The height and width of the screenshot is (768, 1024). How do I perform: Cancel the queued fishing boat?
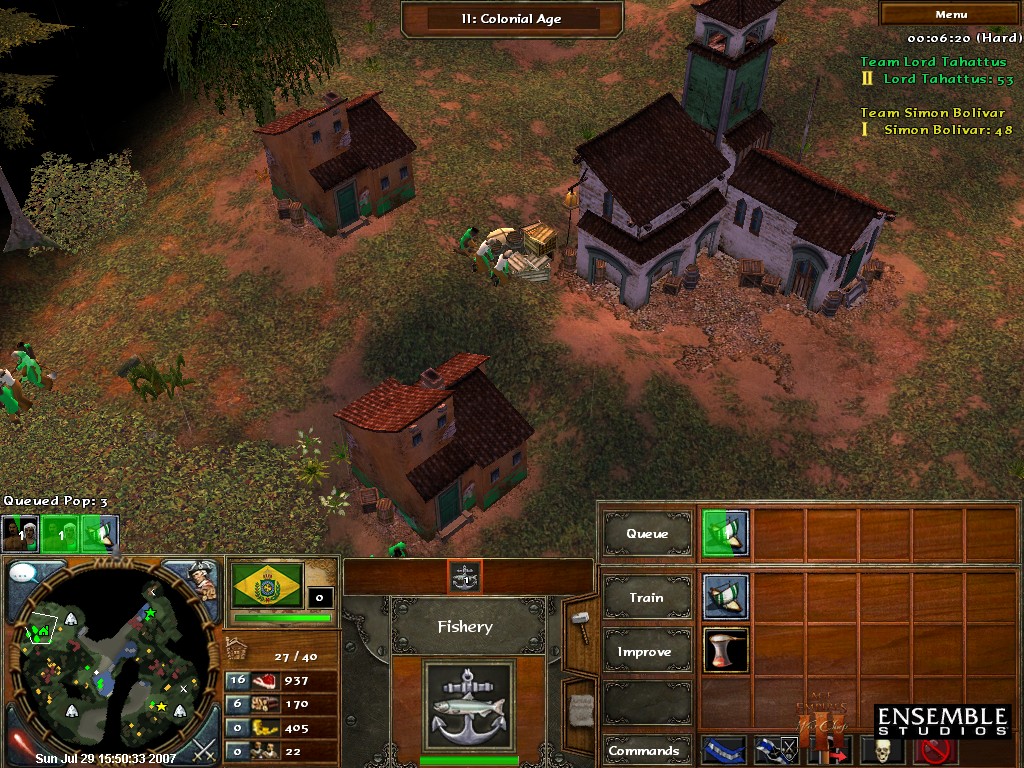point(726,533)
